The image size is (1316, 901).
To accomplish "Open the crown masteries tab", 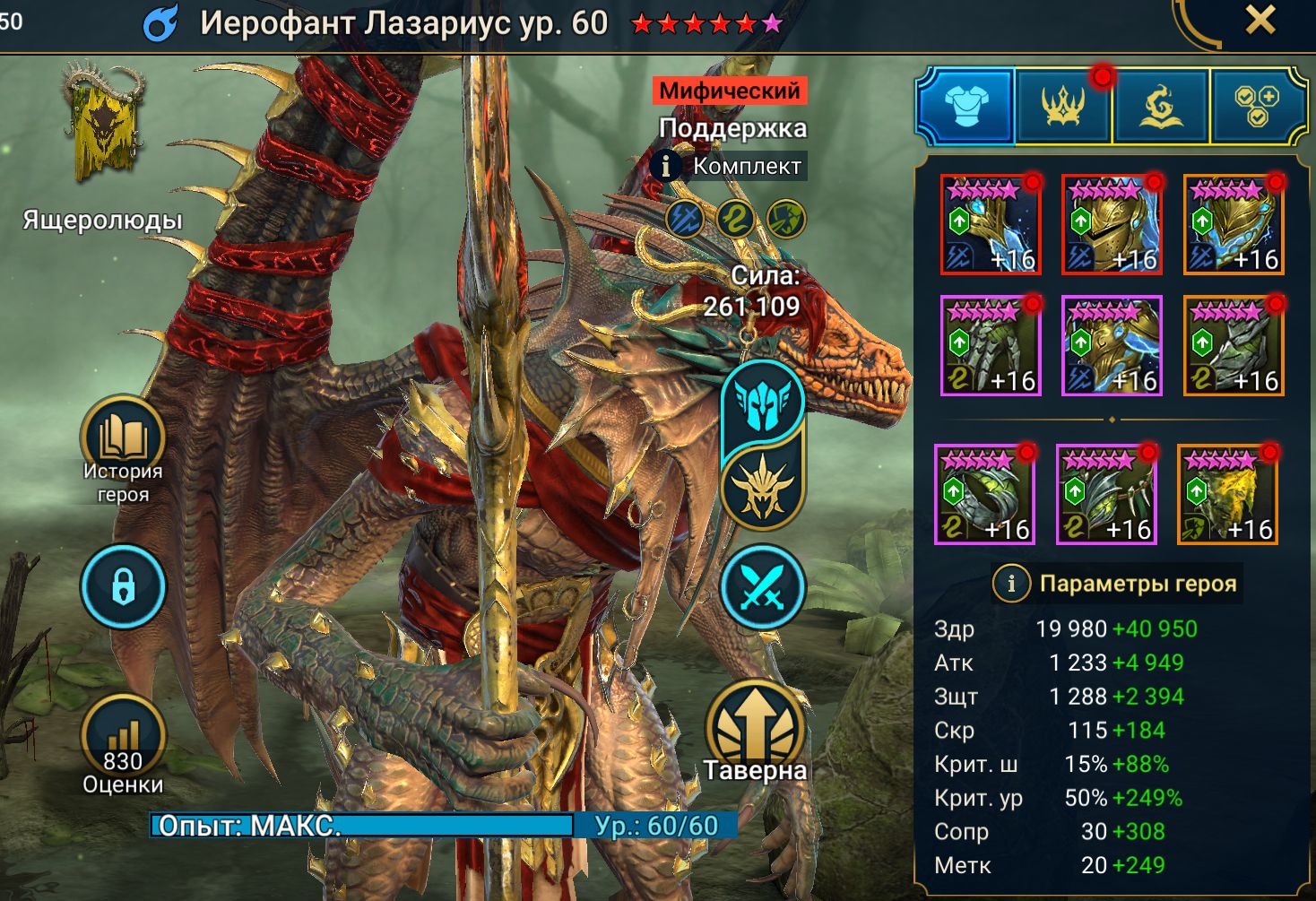I will (x=1063, y=106).
